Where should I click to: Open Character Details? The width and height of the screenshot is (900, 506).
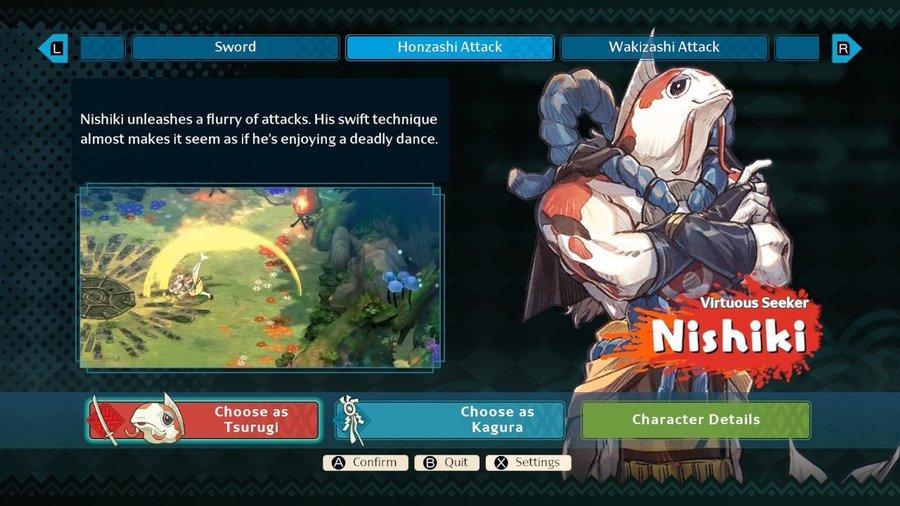(696, 420)
